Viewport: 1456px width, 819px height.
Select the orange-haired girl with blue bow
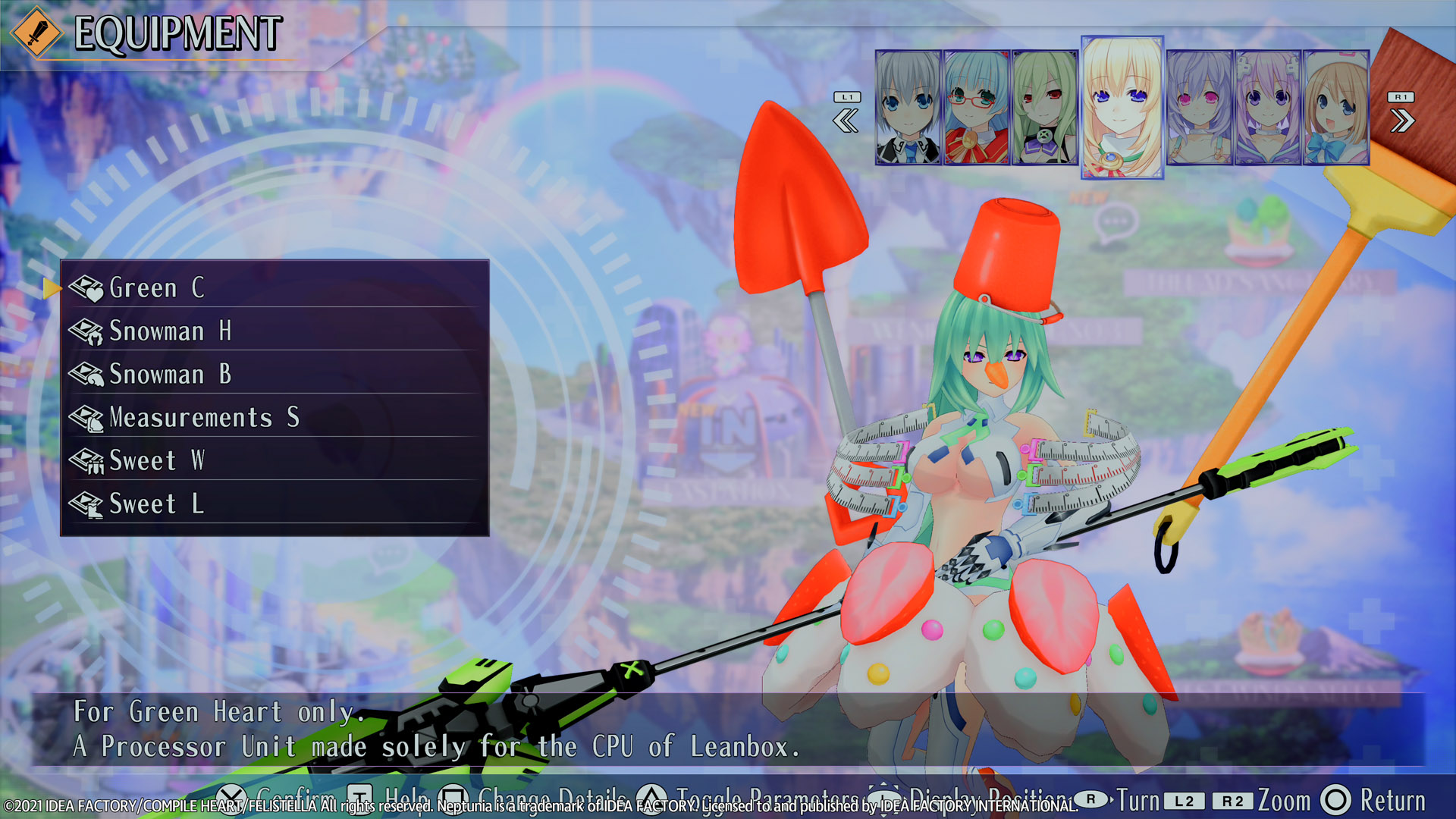point(1335,108)
